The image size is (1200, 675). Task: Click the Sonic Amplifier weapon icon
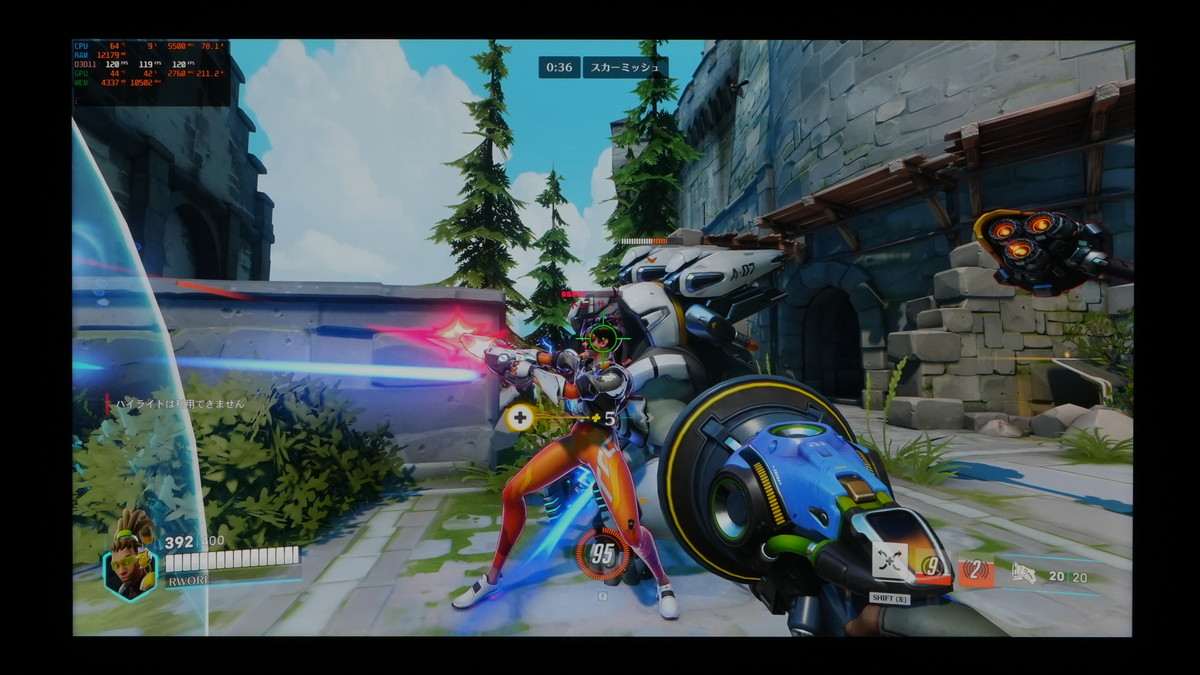tap(1023, 573)
